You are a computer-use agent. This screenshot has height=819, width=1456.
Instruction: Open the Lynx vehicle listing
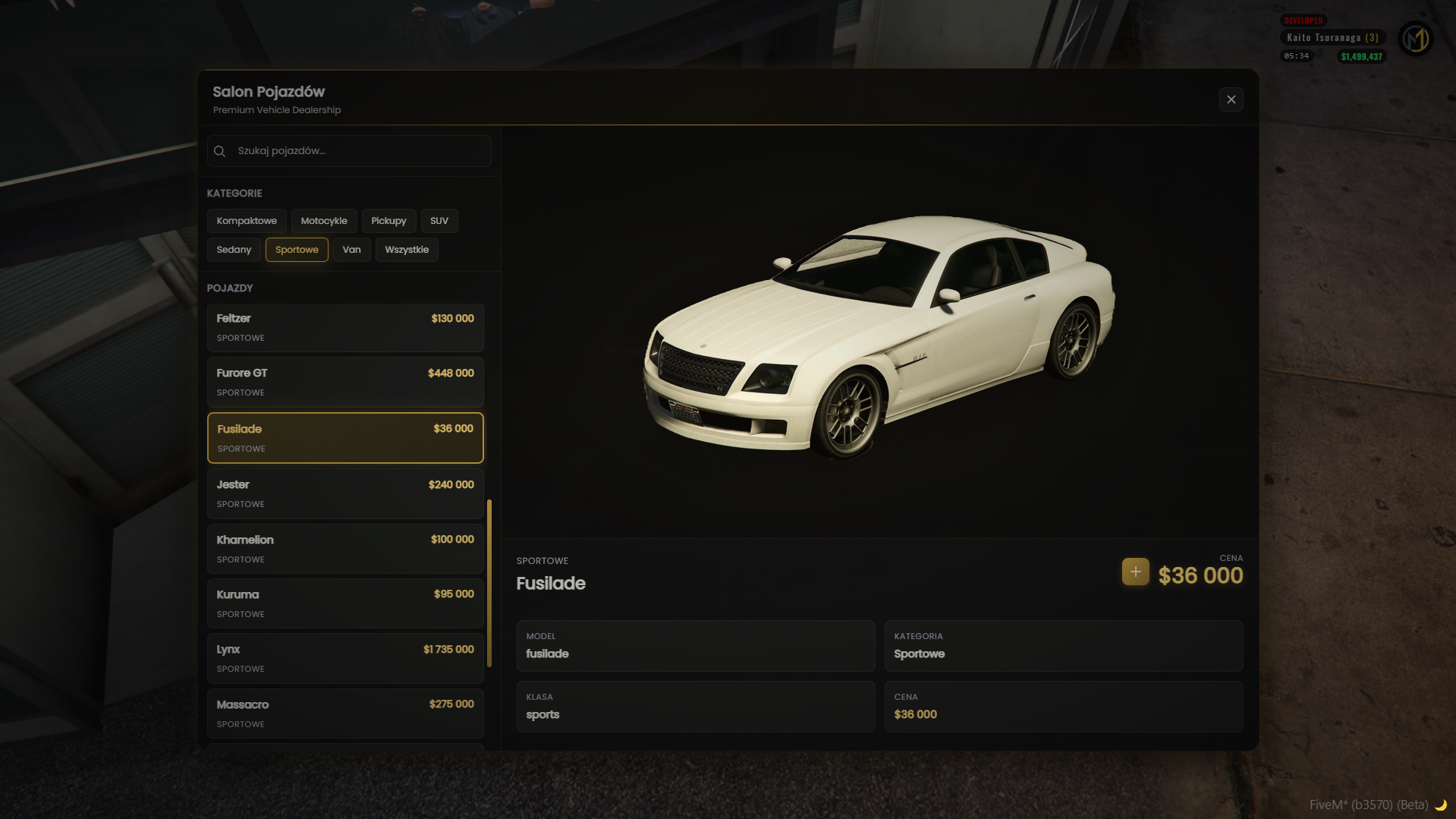(345, 658)
